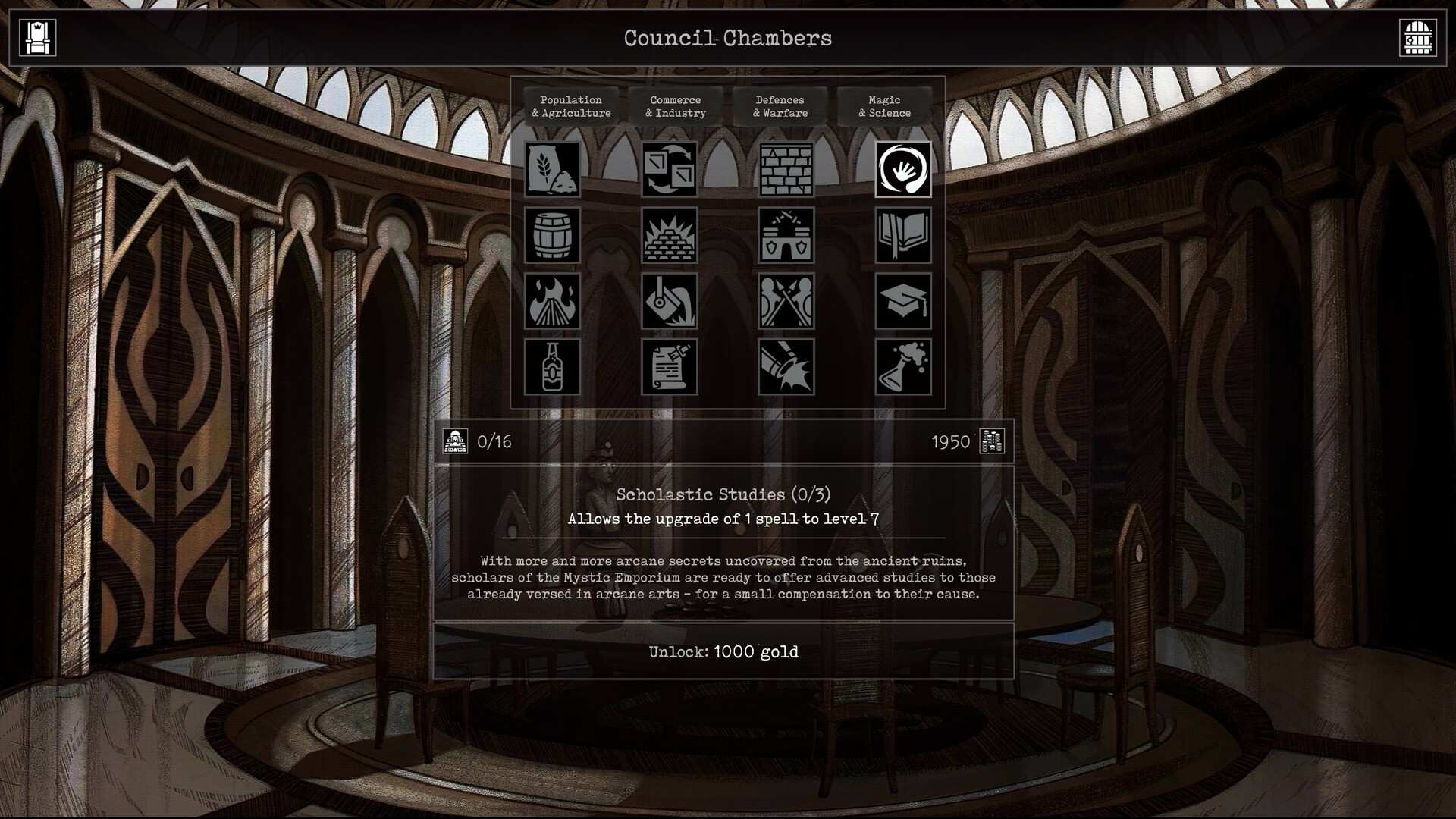This screenshot has width=1456, height=819.
Task: Click the cannon upgrade icon
Action: click(785, 369)
